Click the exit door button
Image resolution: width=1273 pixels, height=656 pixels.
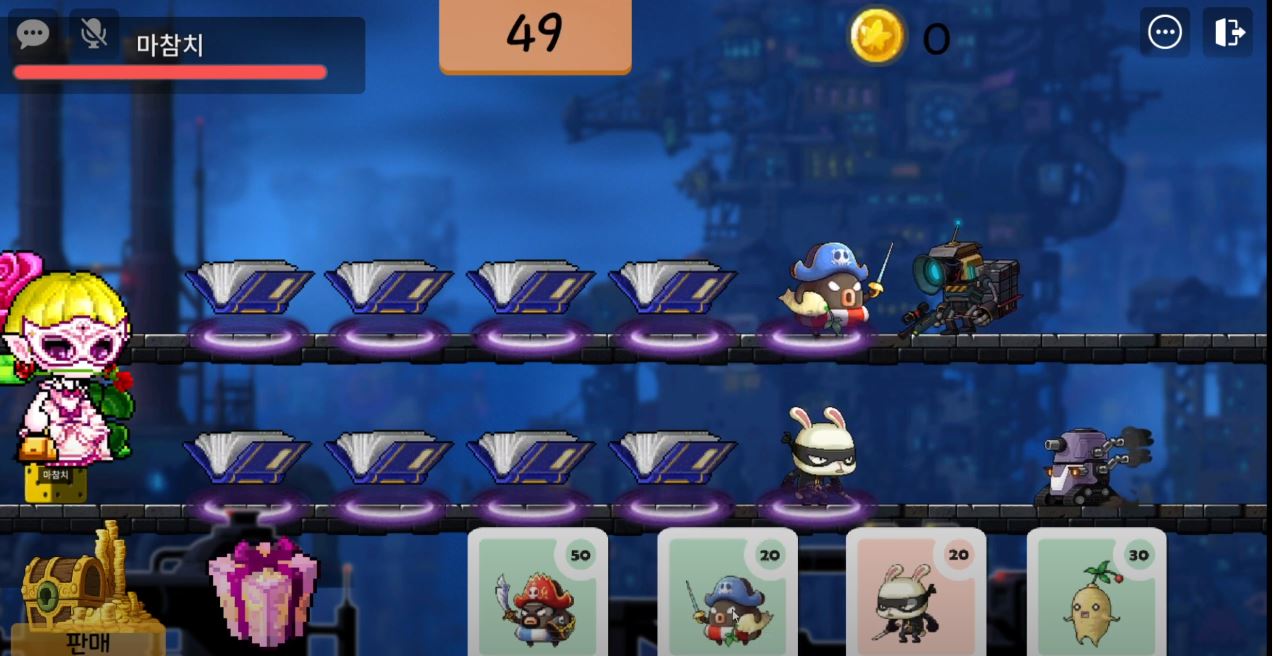pyautogui.click(x=1229, y=33)
